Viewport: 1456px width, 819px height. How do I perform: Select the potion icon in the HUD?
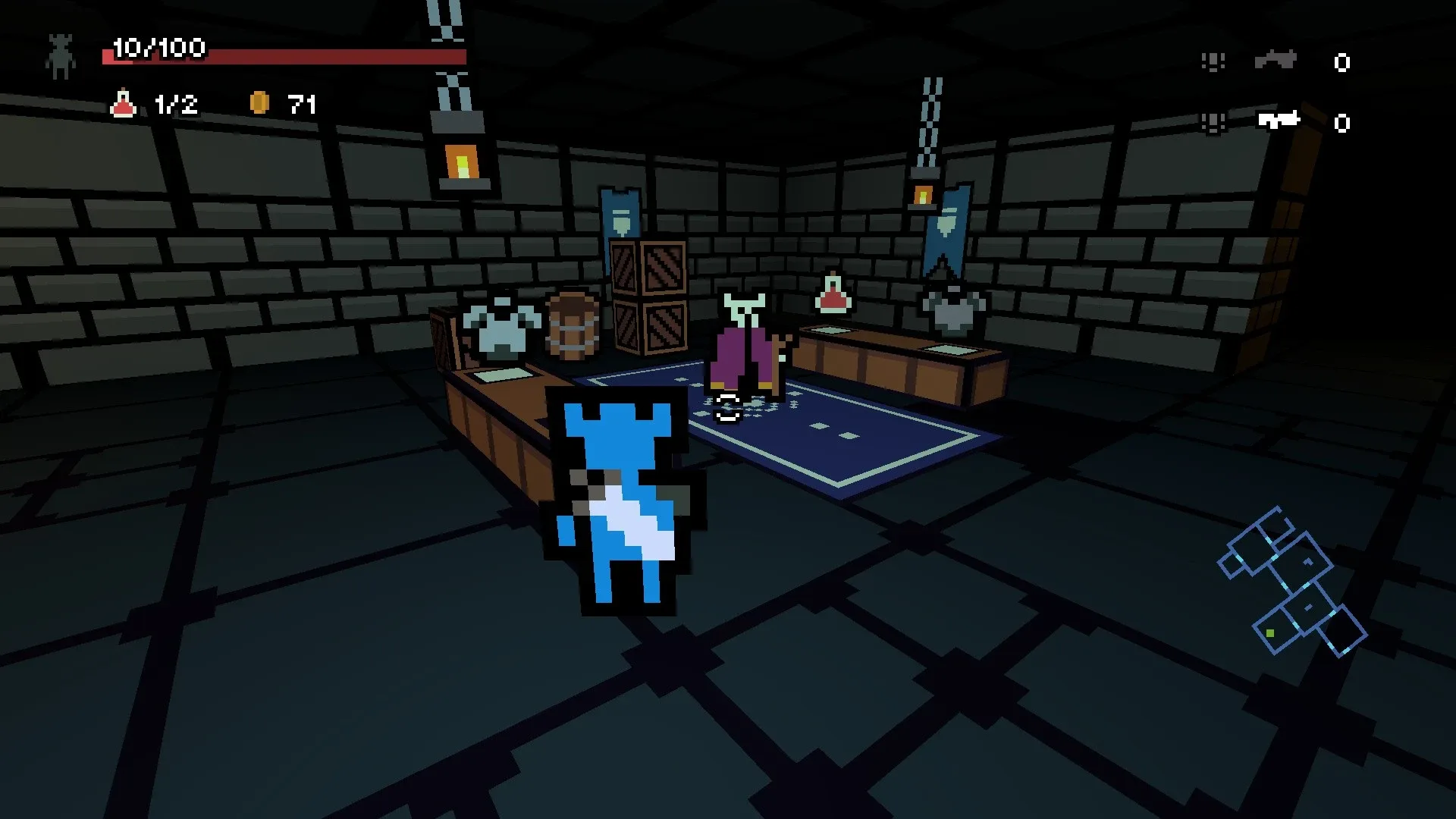[x=124, y=104]
